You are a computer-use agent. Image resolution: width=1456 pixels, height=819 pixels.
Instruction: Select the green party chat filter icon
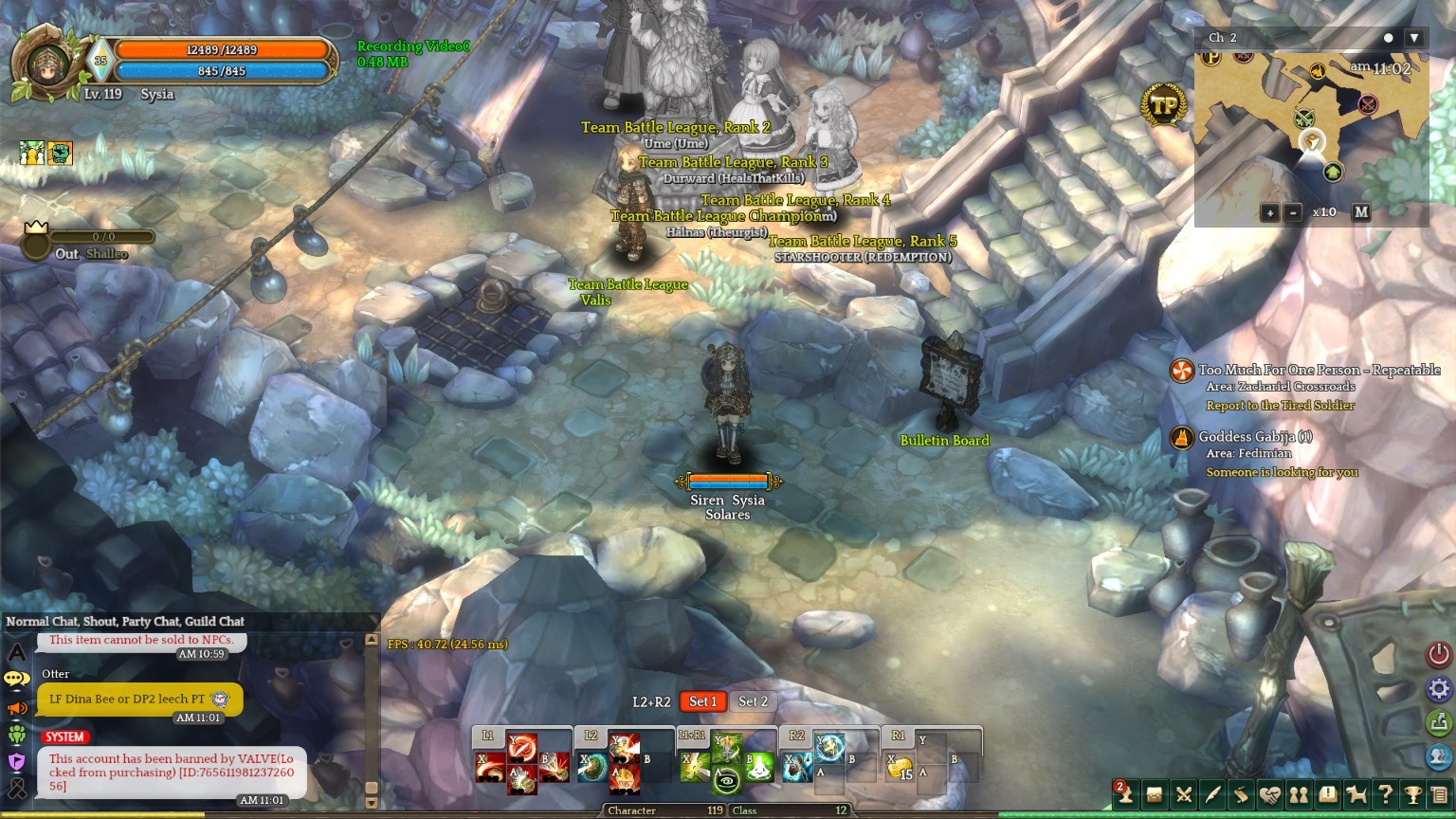pyautogui.click(x=17, y=735)
